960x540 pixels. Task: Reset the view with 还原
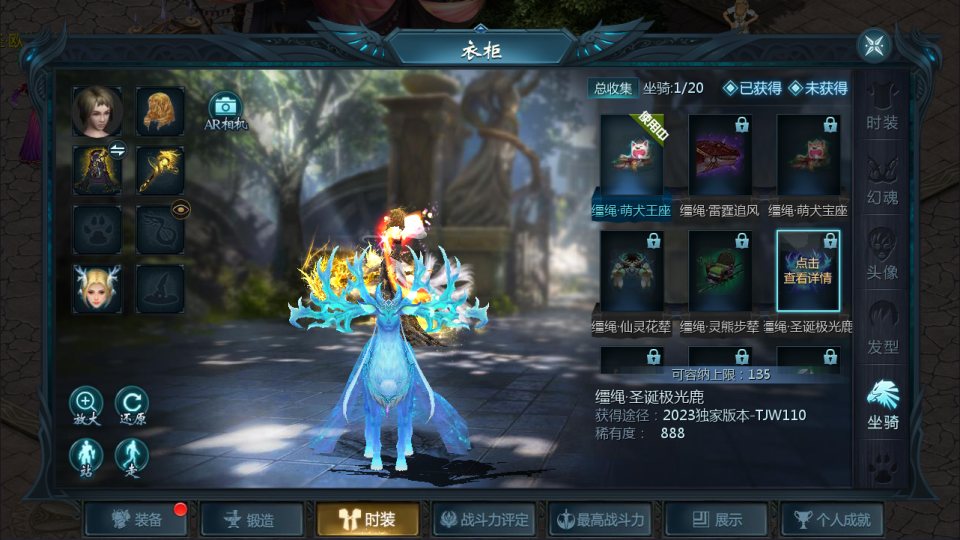click(131, 402)
